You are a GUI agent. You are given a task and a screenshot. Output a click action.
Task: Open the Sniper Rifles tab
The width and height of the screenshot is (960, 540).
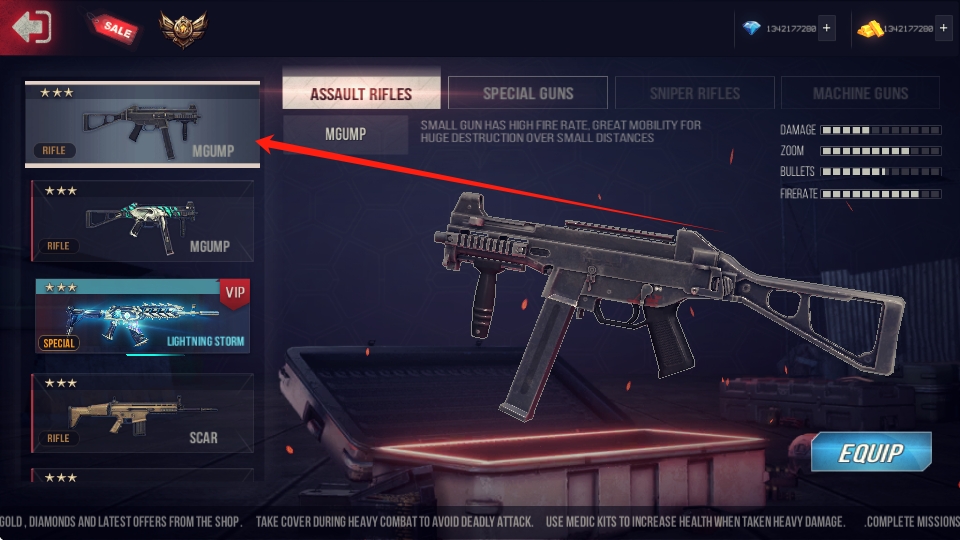point(694,94)
